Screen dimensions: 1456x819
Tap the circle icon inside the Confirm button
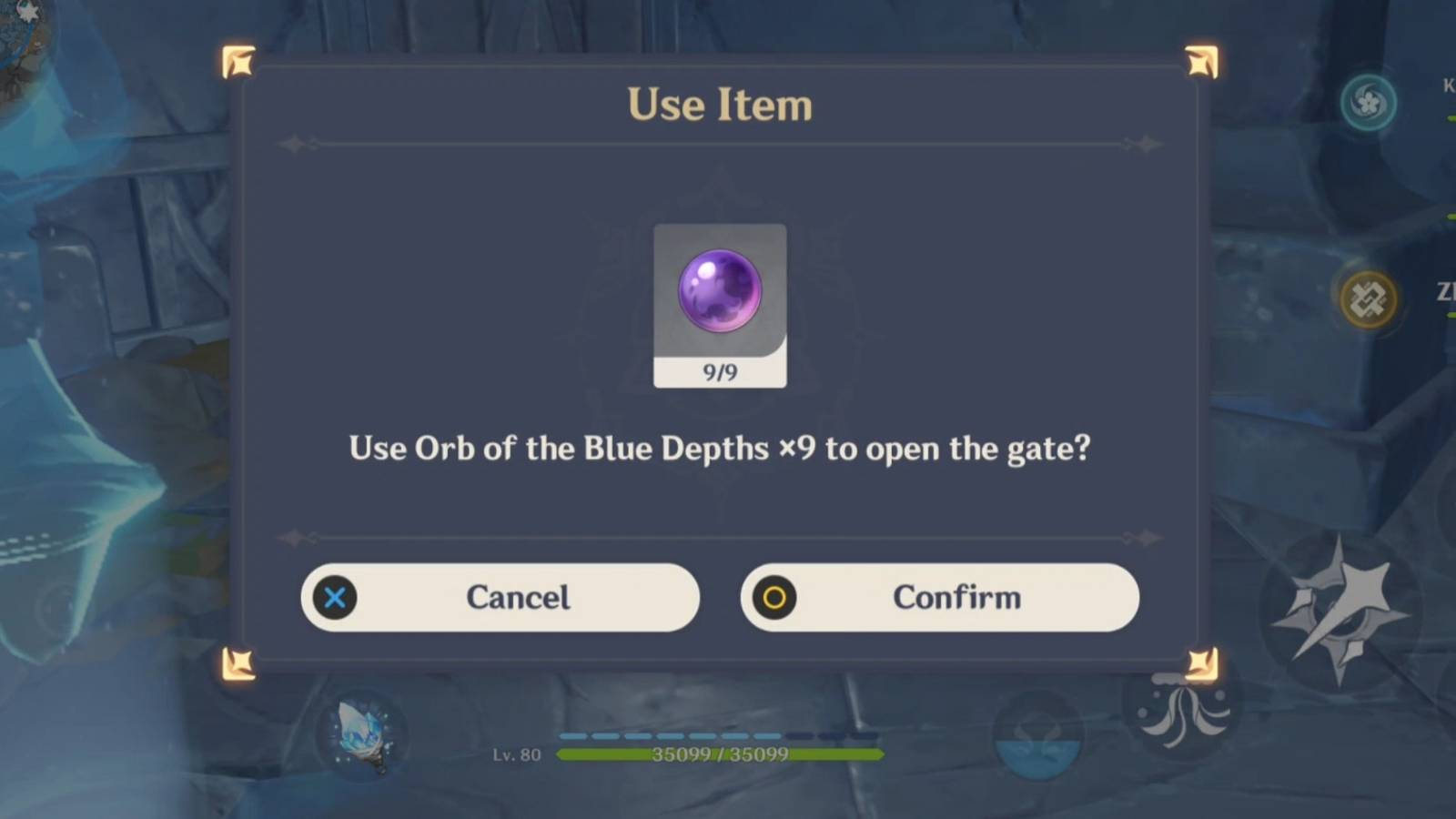click(773, 598)
